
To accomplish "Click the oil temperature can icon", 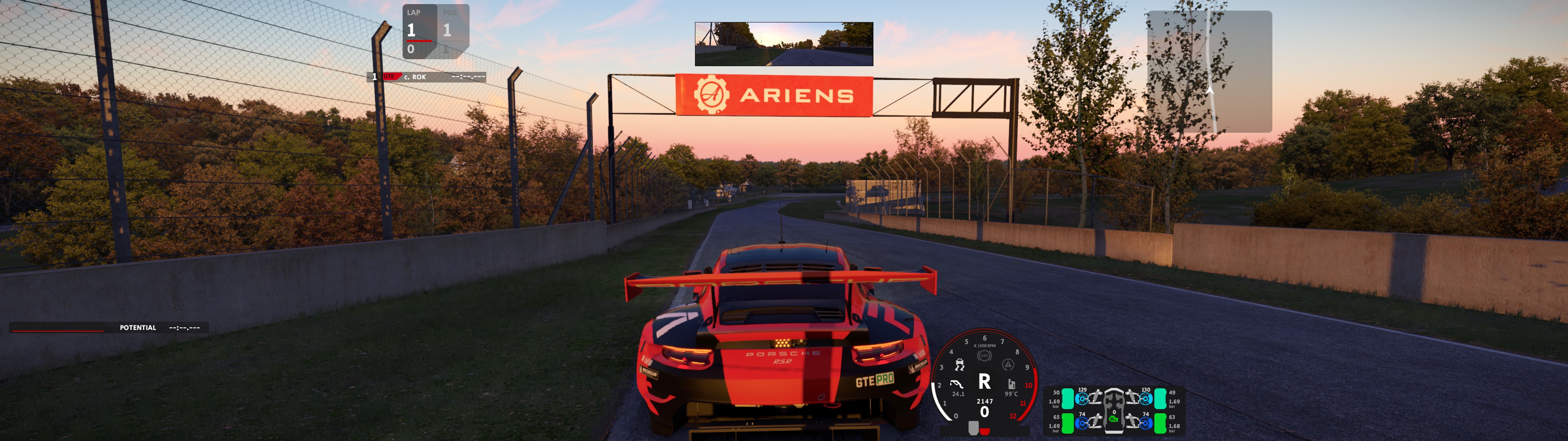I will (1011, 384).
